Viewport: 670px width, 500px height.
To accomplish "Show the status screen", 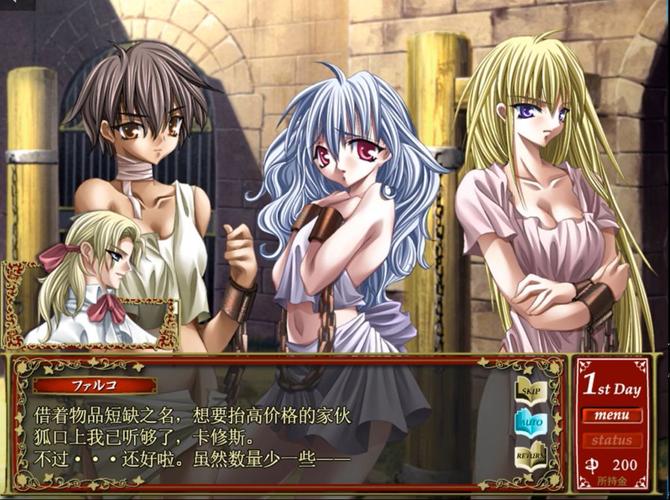I will coord(611,440).
